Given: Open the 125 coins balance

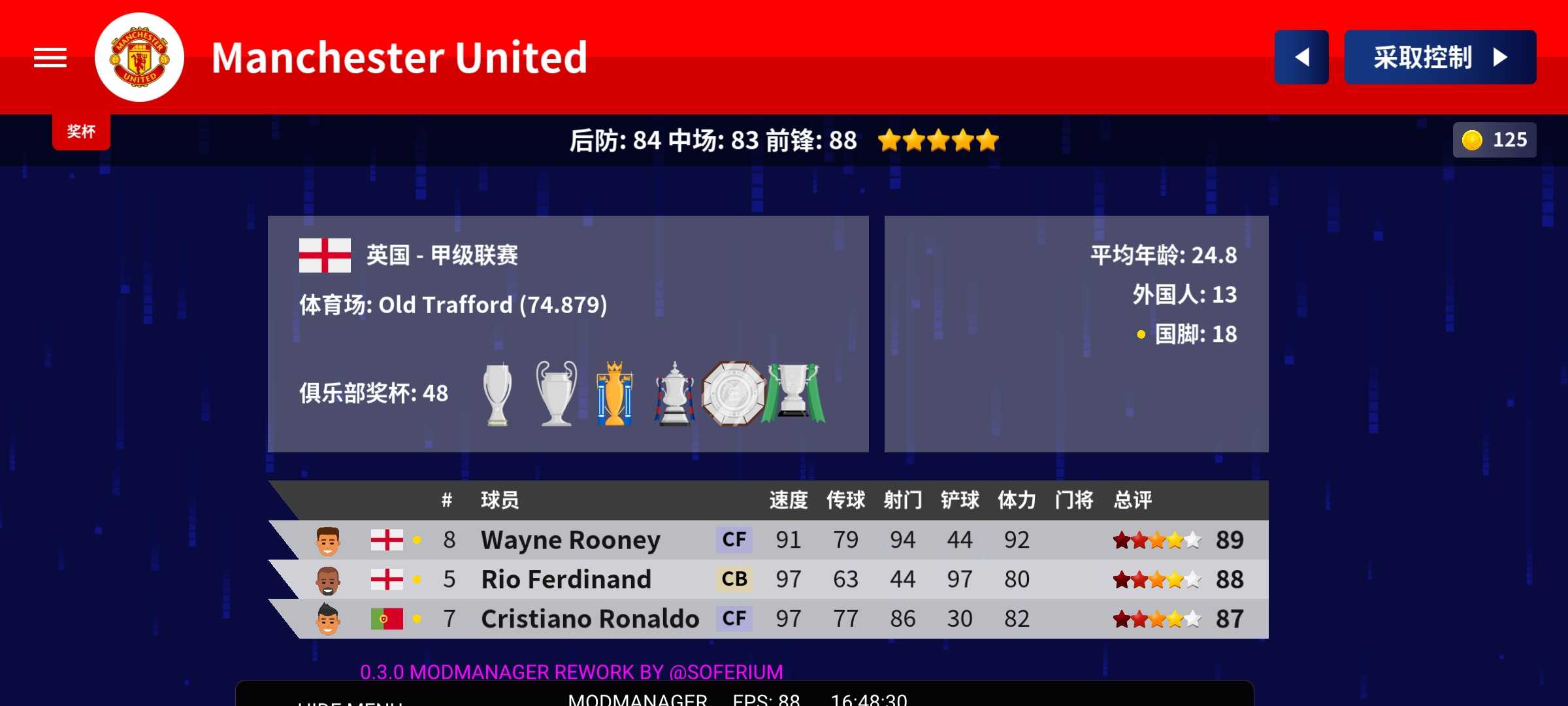Looking at the screenshot, I should [1494, 140].
